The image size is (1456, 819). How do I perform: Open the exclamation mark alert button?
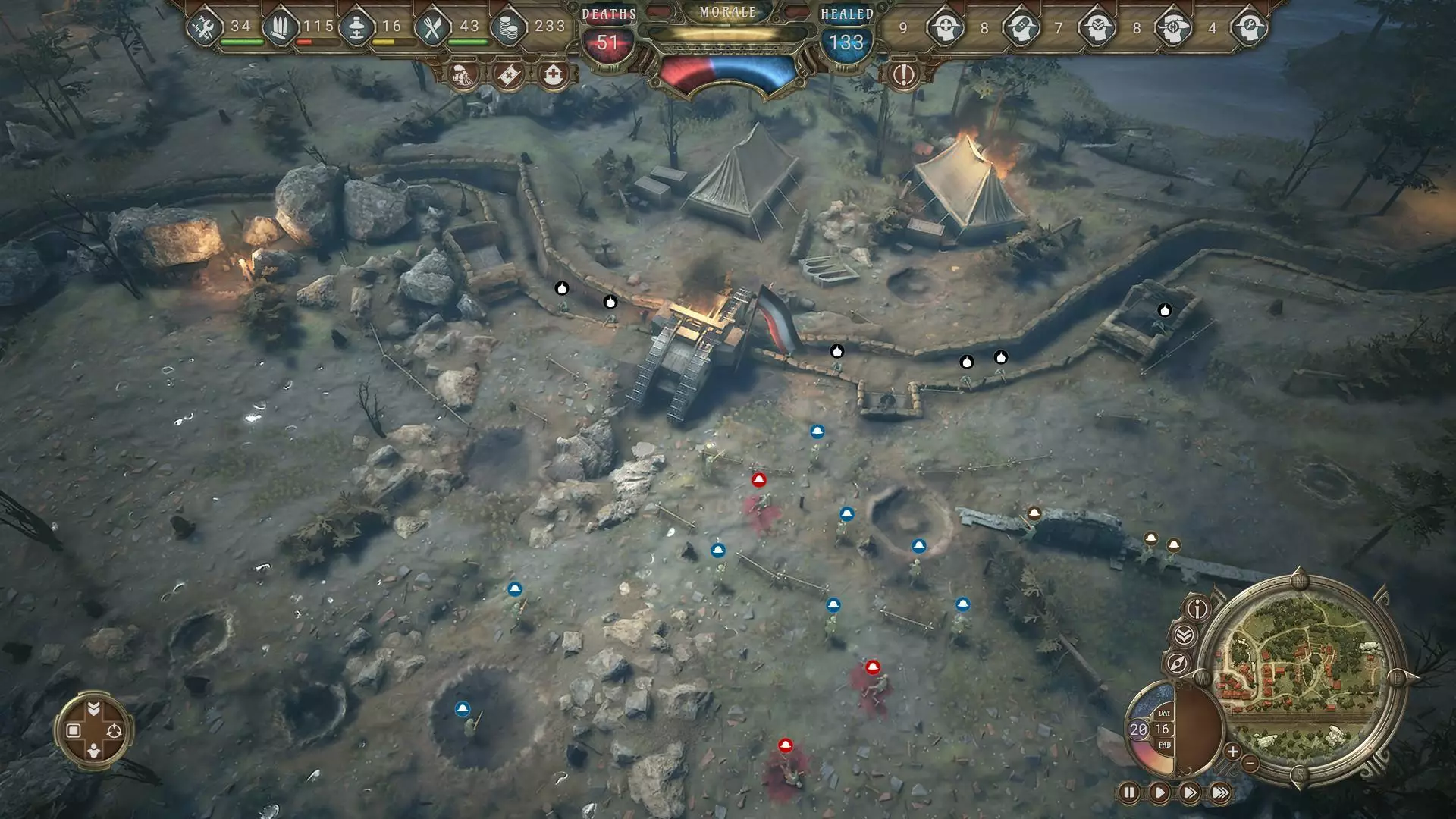point(903,75)
